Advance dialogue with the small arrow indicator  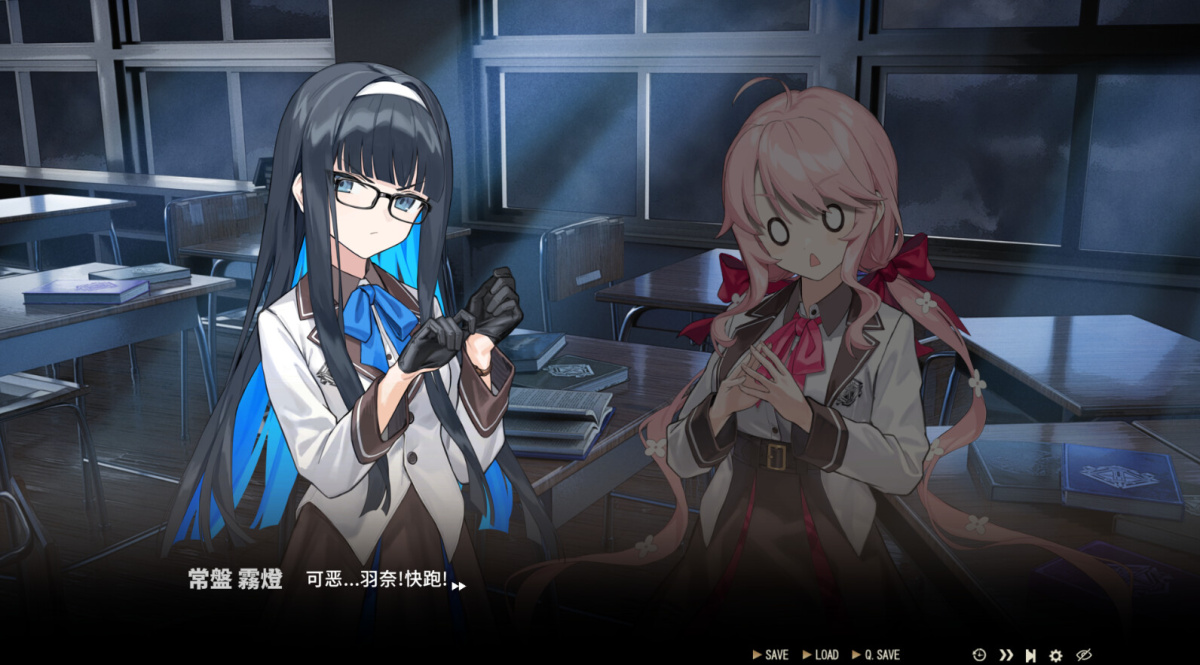pyautogui.click(x=458, y=586)
